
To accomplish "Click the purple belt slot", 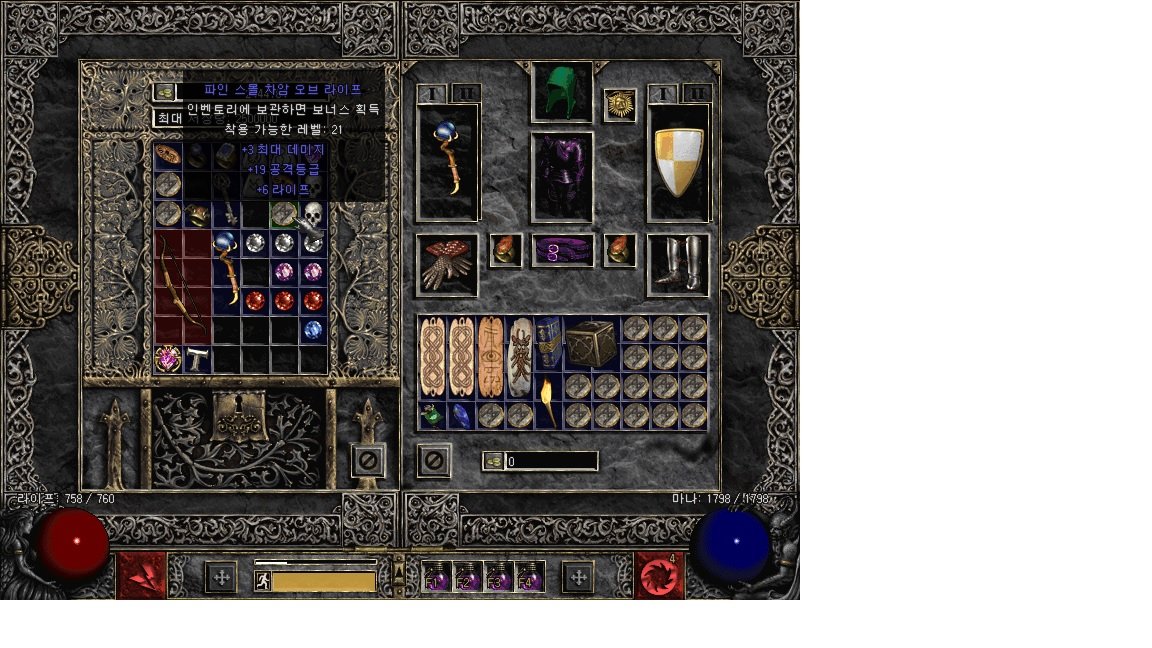I will coord(562,251).
